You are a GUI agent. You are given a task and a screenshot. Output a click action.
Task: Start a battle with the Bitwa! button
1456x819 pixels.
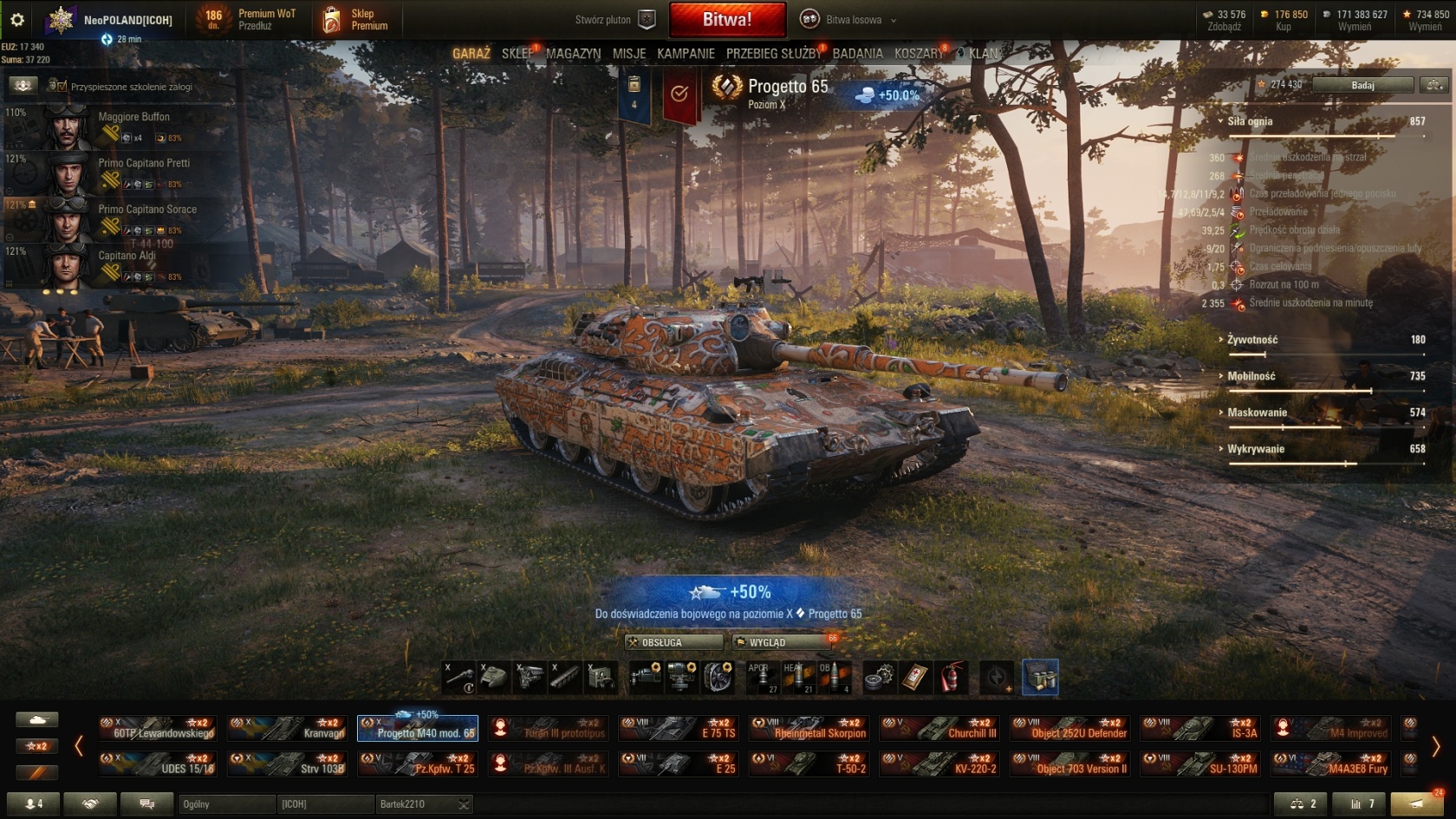coord(727,19)
